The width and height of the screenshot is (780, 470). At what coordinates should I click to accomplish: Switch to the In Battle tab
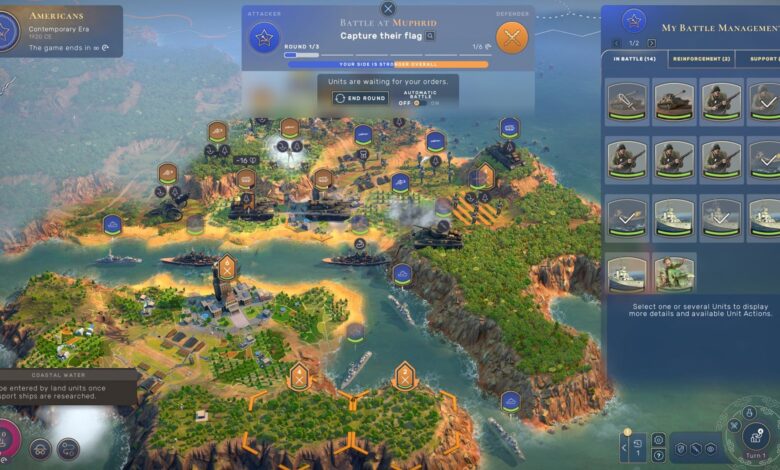tap(633, 59)
